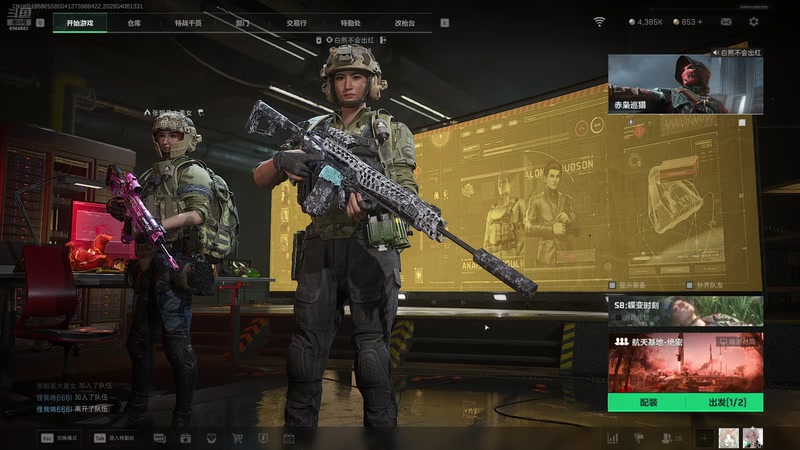The width and height of the screenshot is (800, 450).
Task: Click the 出发[1/2] deploy button
Action: point(724,402)
